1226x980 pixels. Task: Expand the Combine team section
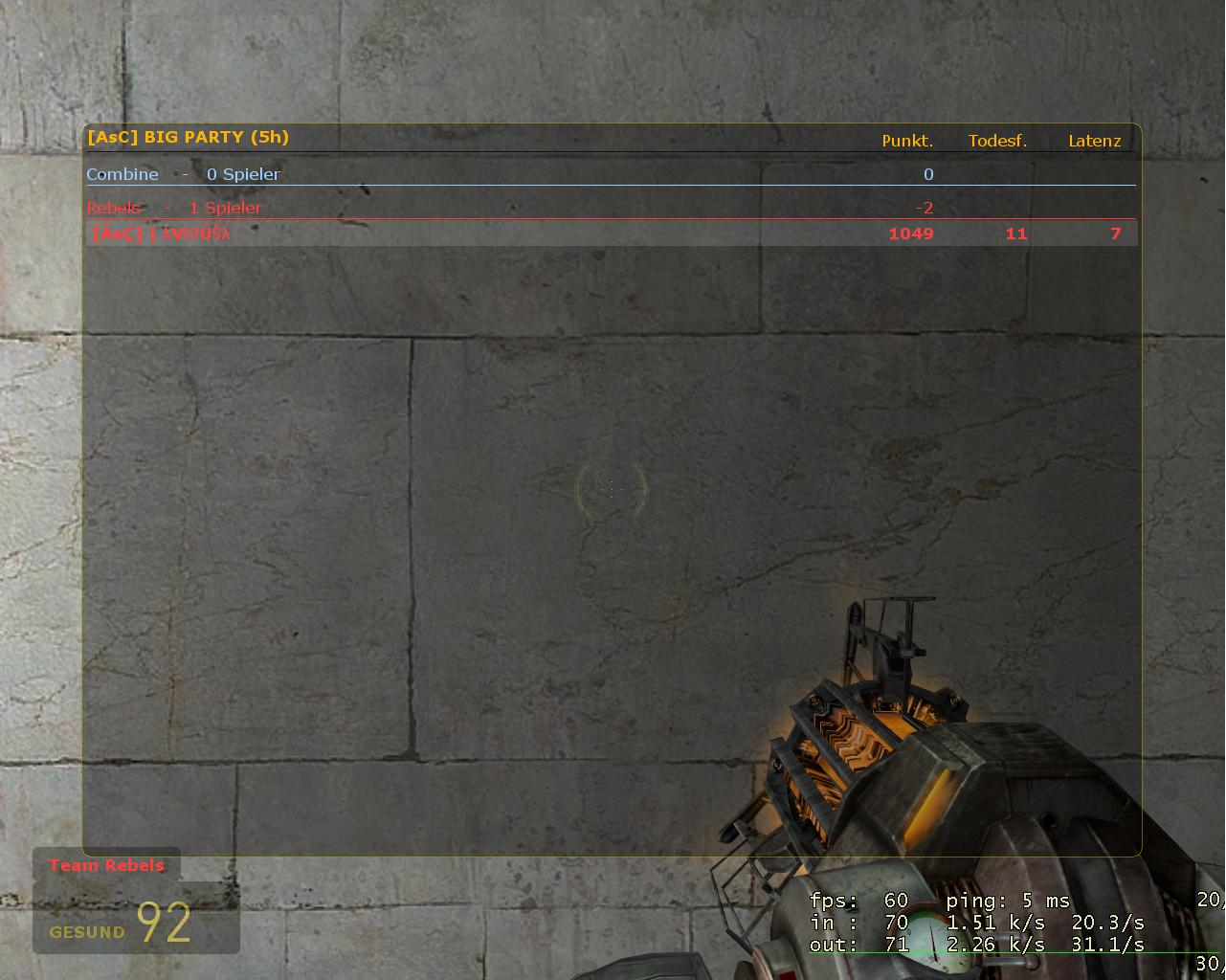tap(123, 174)
